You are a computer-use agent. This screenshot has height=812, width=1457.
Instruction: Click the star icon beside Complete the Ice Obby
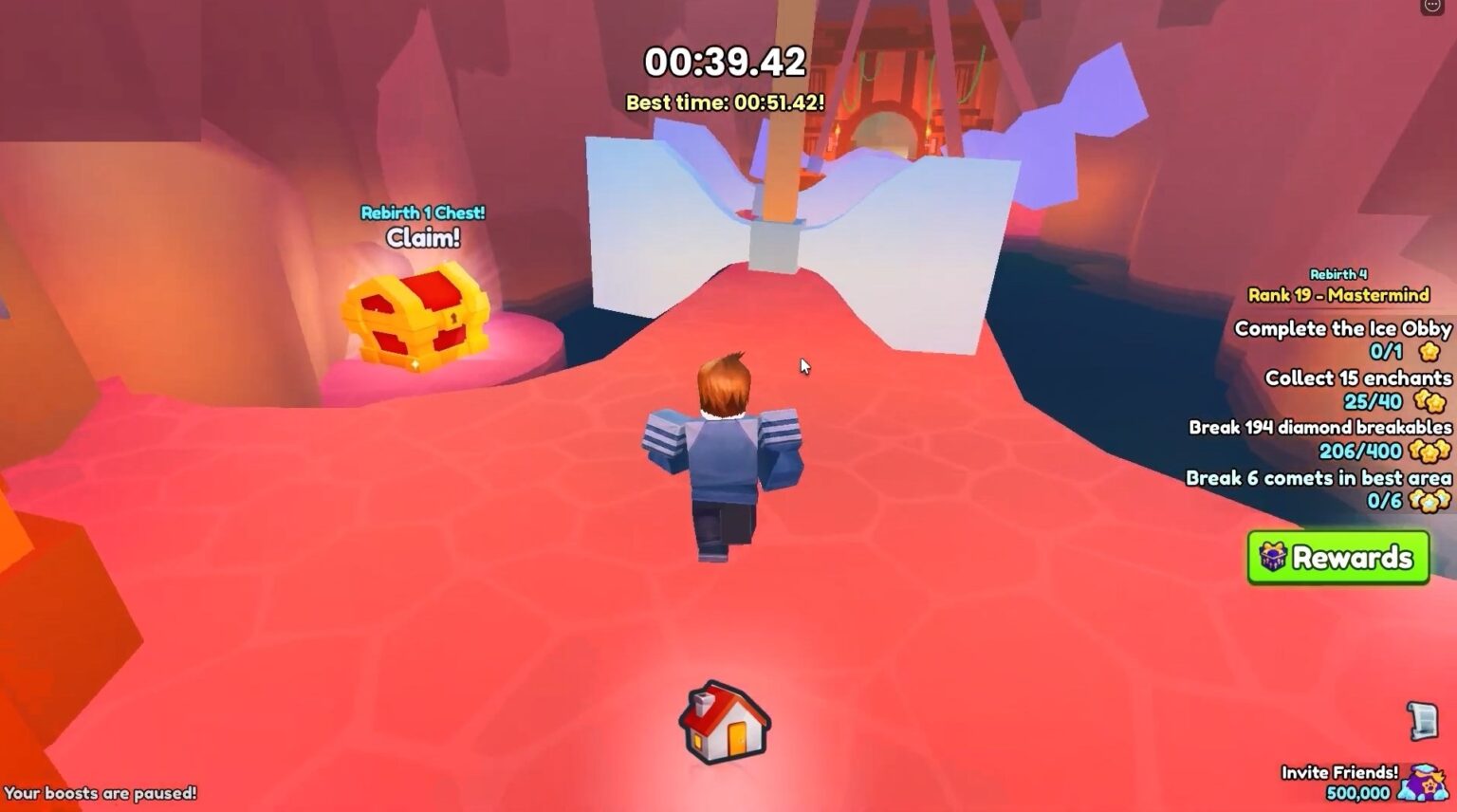(1429, 353)
